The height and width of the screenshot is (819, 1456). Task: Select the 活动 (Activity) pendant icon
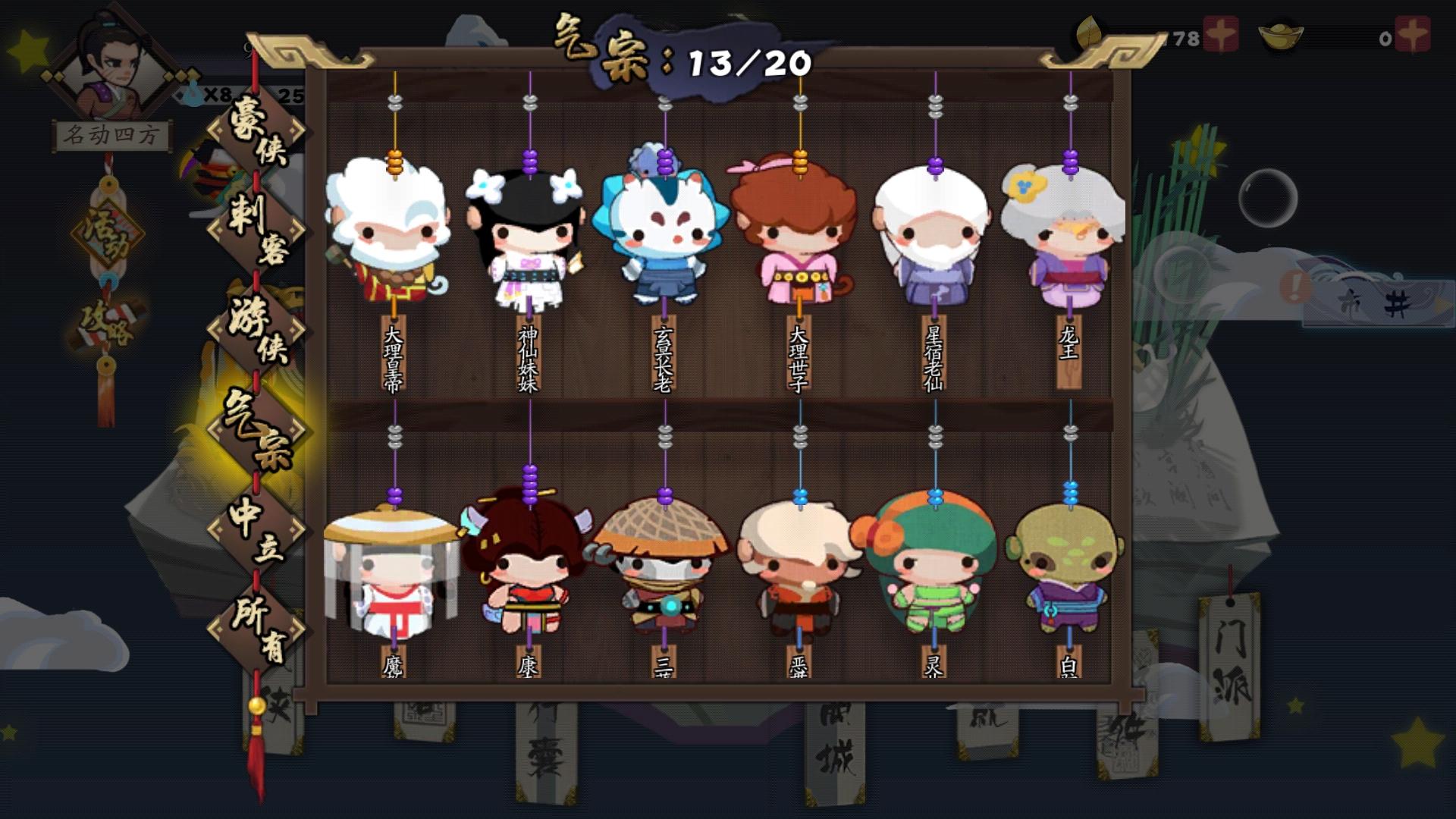pos(106,231)
